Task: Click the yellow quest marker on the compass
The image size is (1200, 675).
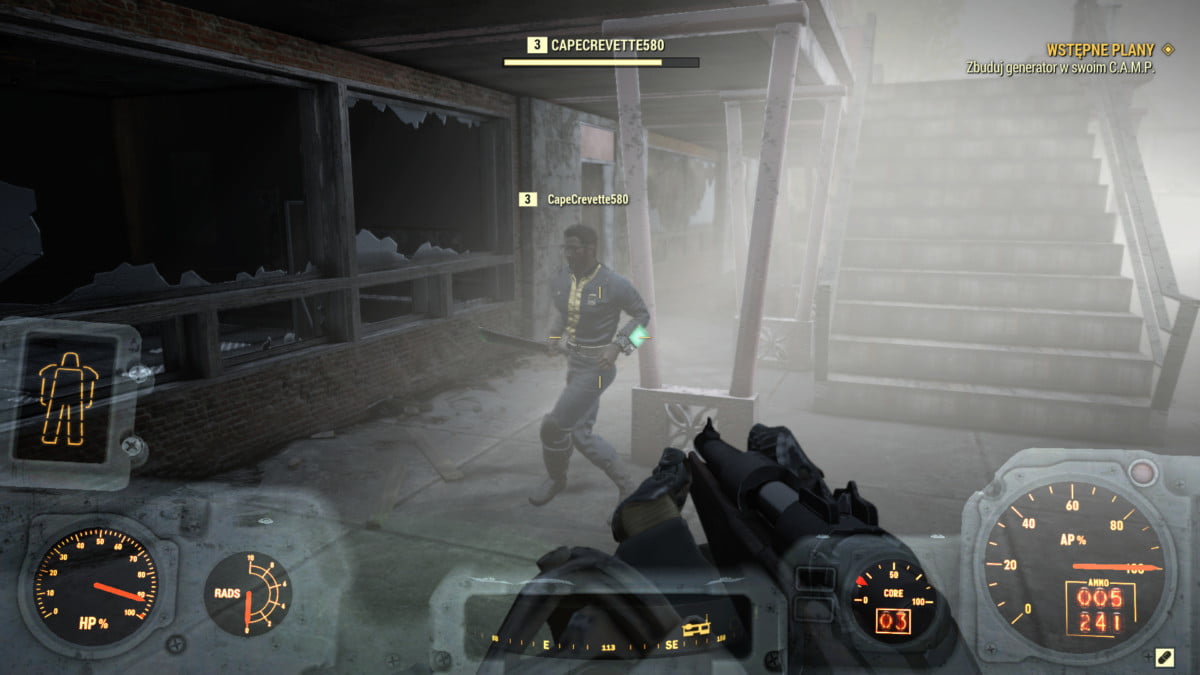Action: (698, 626)
